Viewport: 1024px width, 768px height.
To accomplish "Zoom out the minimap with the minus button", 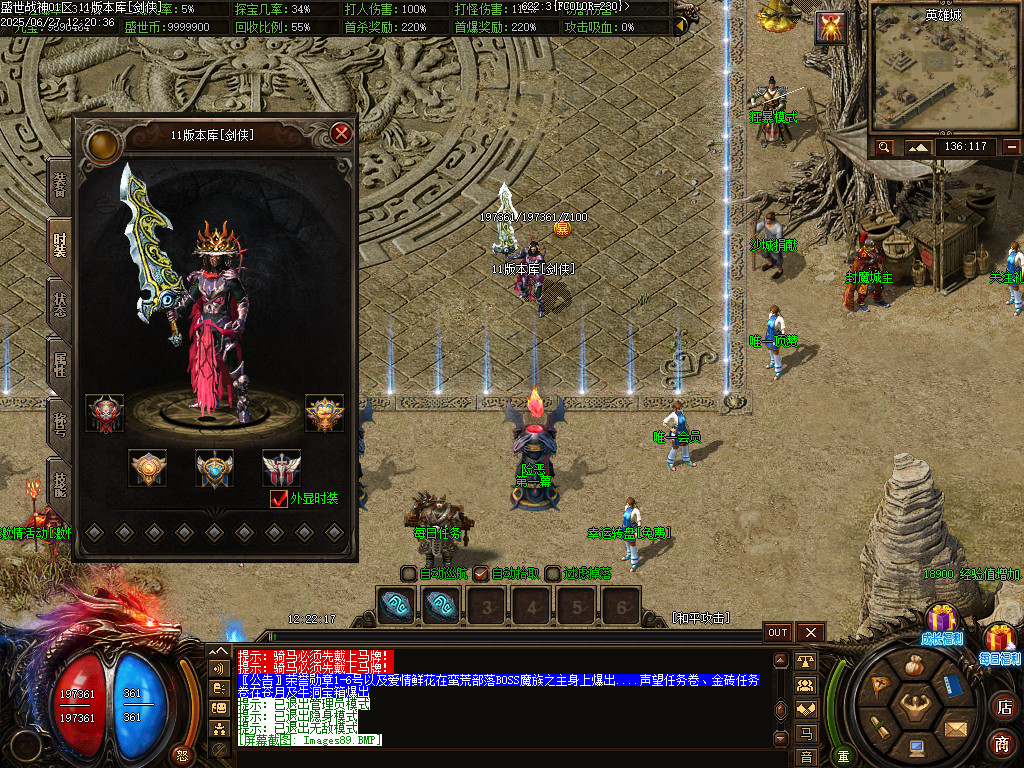I will (x=1012, y=147).
